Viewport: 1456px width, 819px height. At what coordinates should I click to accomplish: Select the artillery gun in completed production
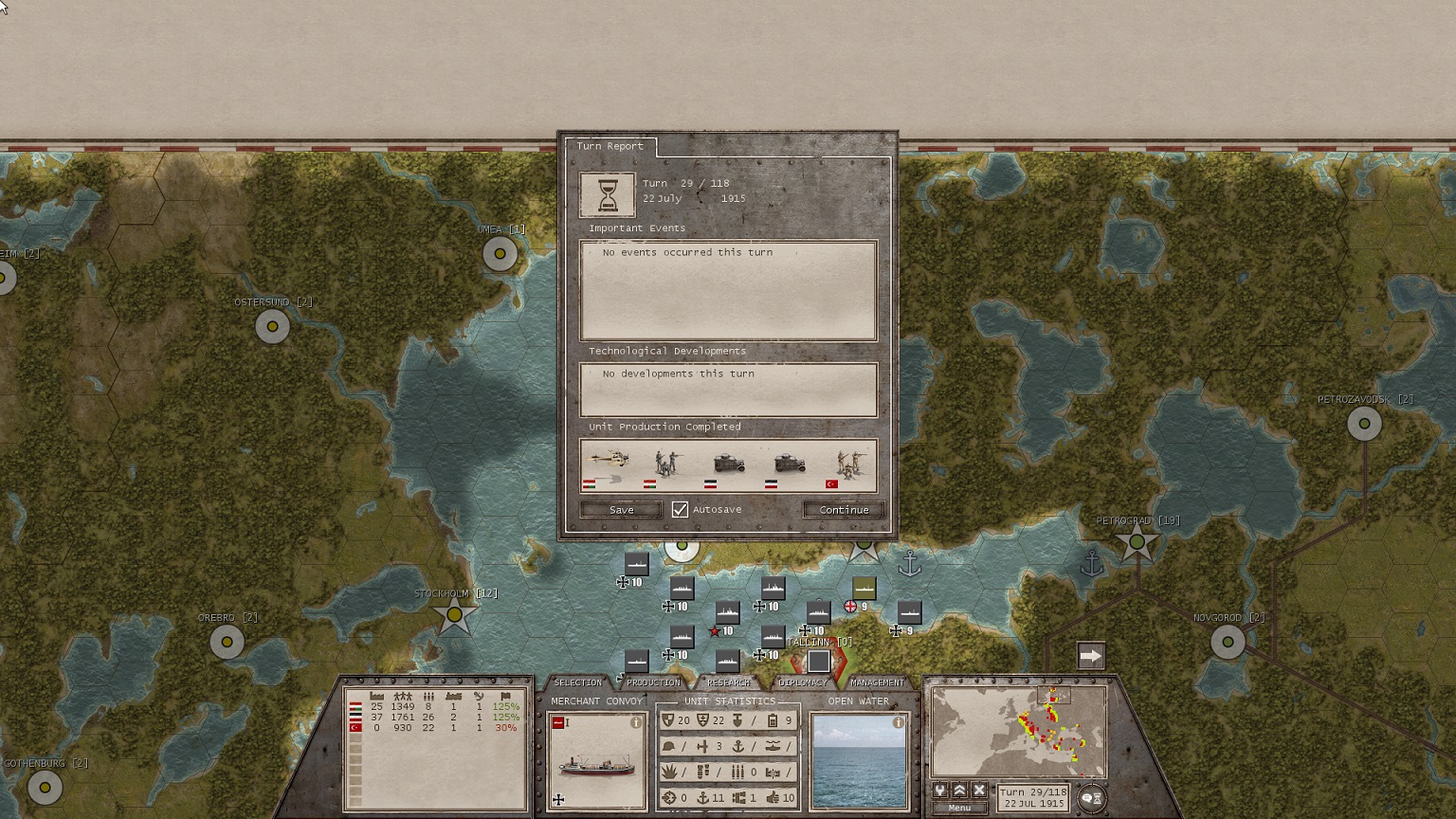click(607, 466)
